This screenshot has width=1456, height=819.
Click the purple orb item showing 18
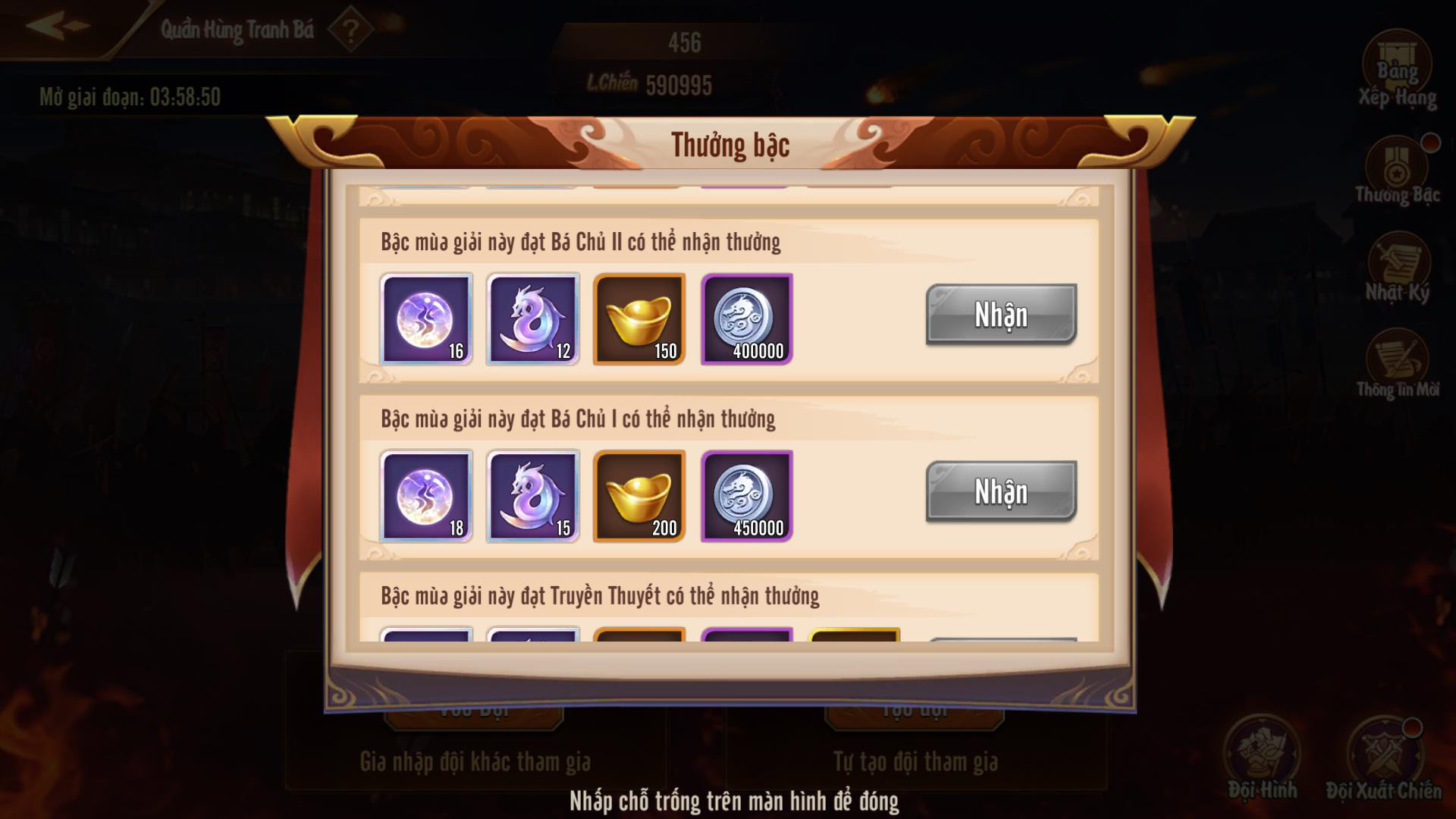point(426,497)
